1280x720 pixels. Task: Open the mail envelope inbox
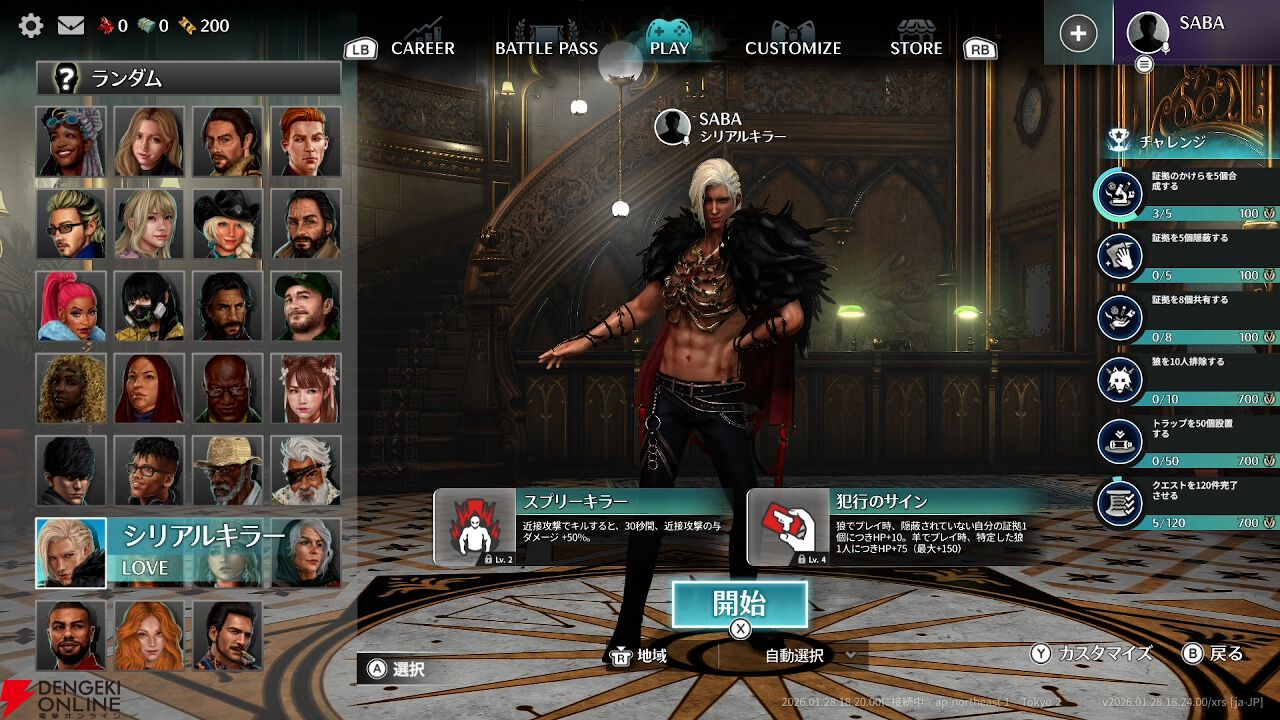tap(70, 25)
